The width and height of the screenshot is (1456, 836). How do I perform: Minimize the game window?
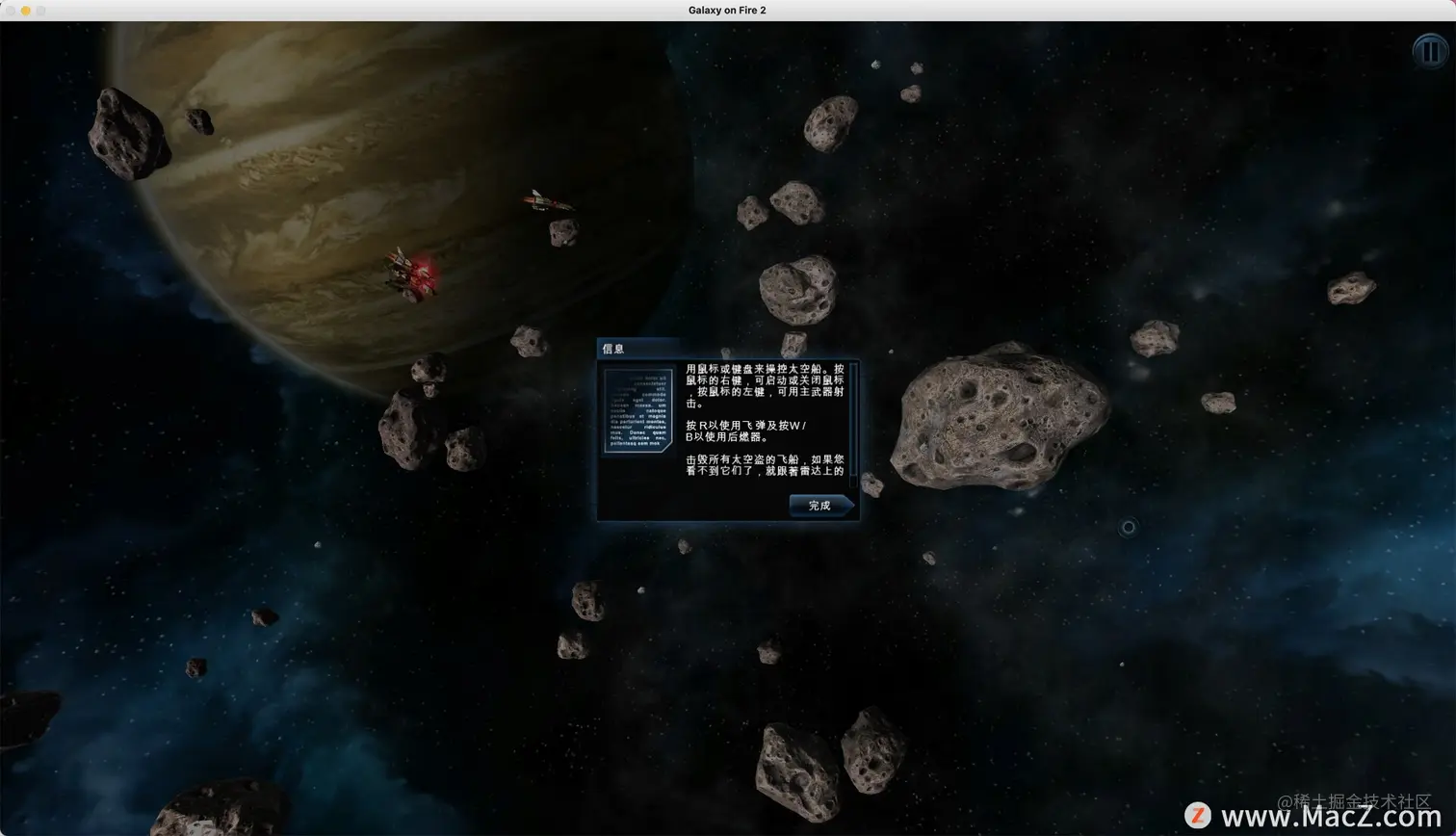click(x=26, y=11)
